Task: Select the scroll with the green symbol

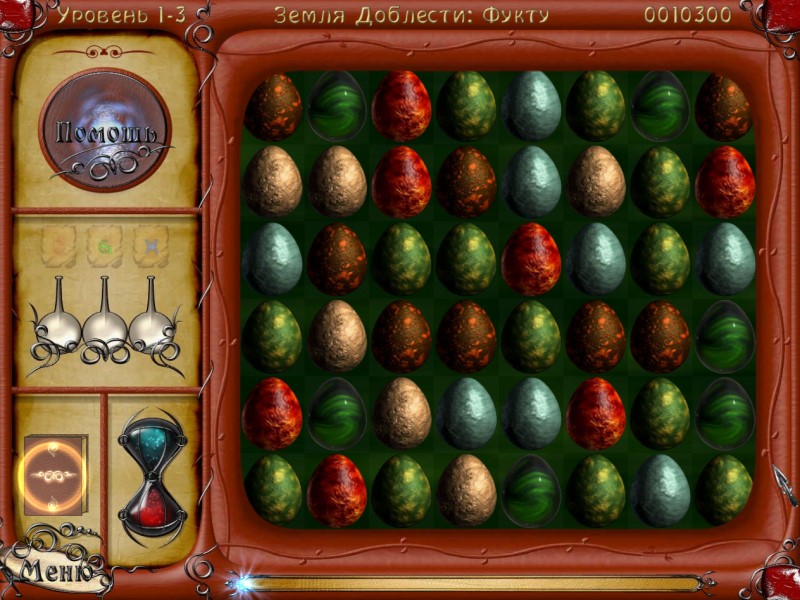Action: coord(105,246)
